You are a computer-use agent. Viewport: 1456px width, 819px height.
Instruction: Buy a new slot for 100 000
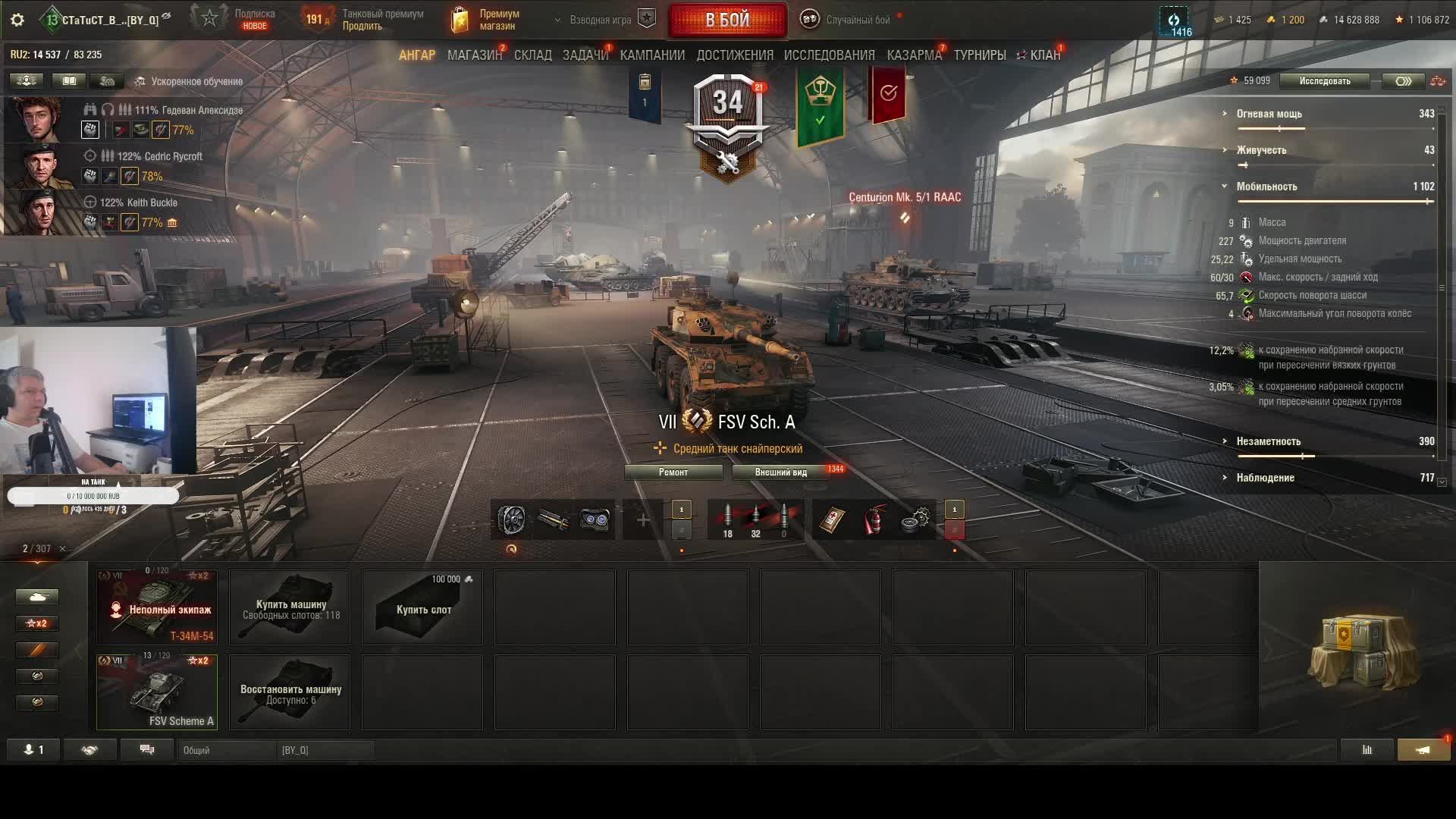pos(422,607)
